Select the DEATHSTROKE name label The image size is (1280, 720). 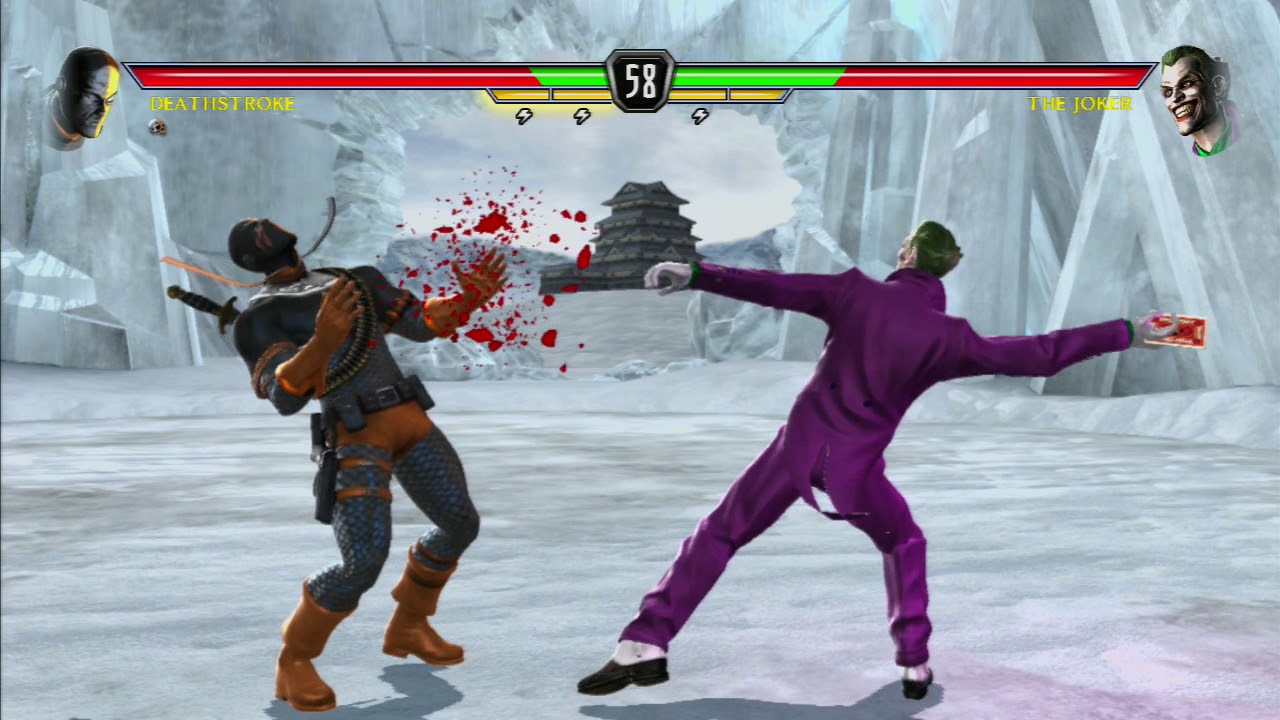tap(222, 101)
